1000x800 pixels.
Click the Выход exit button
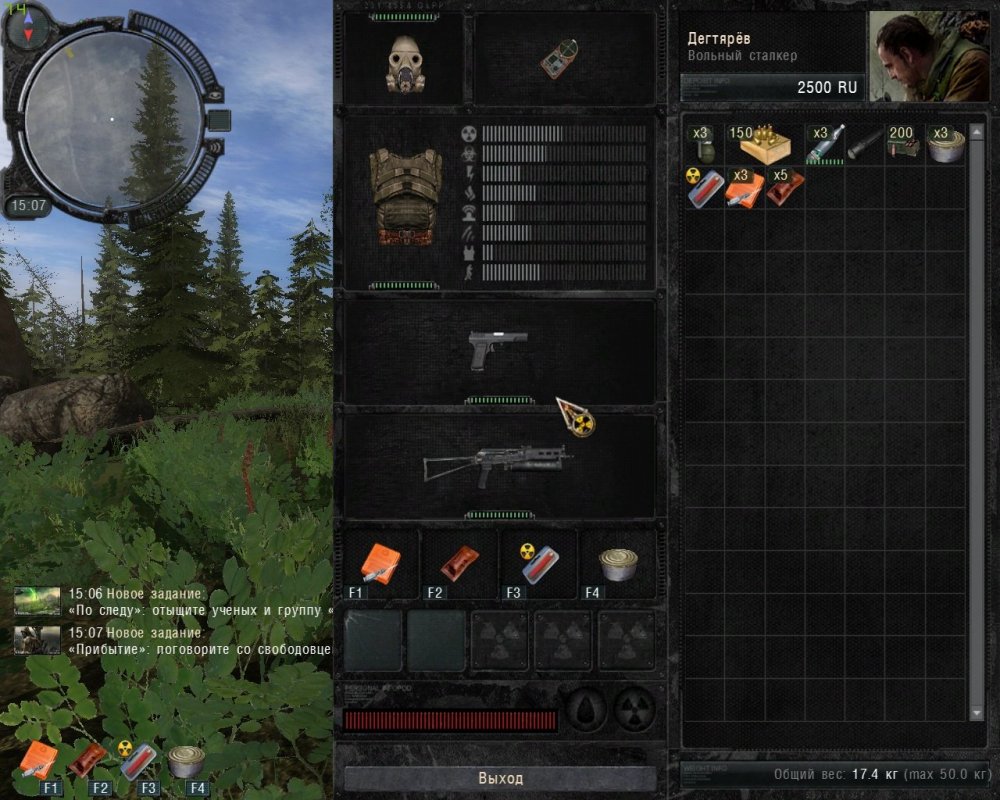coord(500,778)
